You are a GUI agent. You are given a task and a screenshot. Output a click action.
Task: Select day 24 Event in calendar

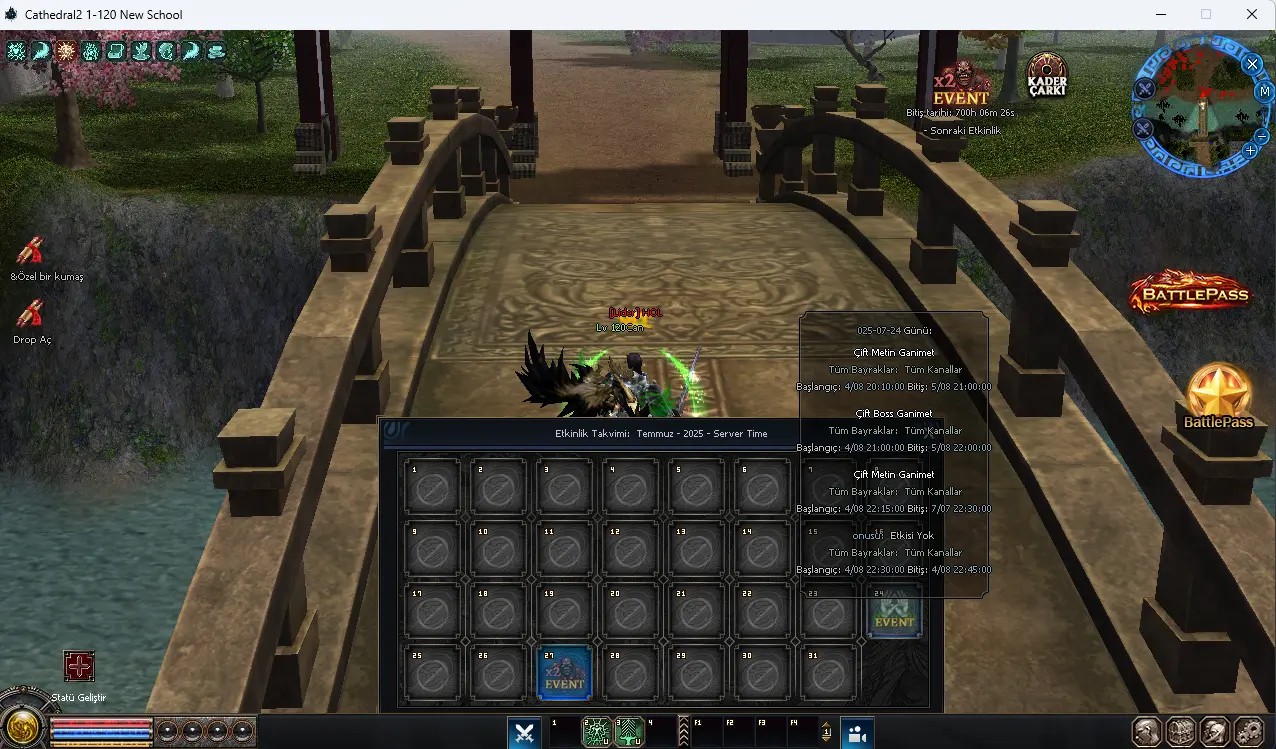[x=894, y=611]
